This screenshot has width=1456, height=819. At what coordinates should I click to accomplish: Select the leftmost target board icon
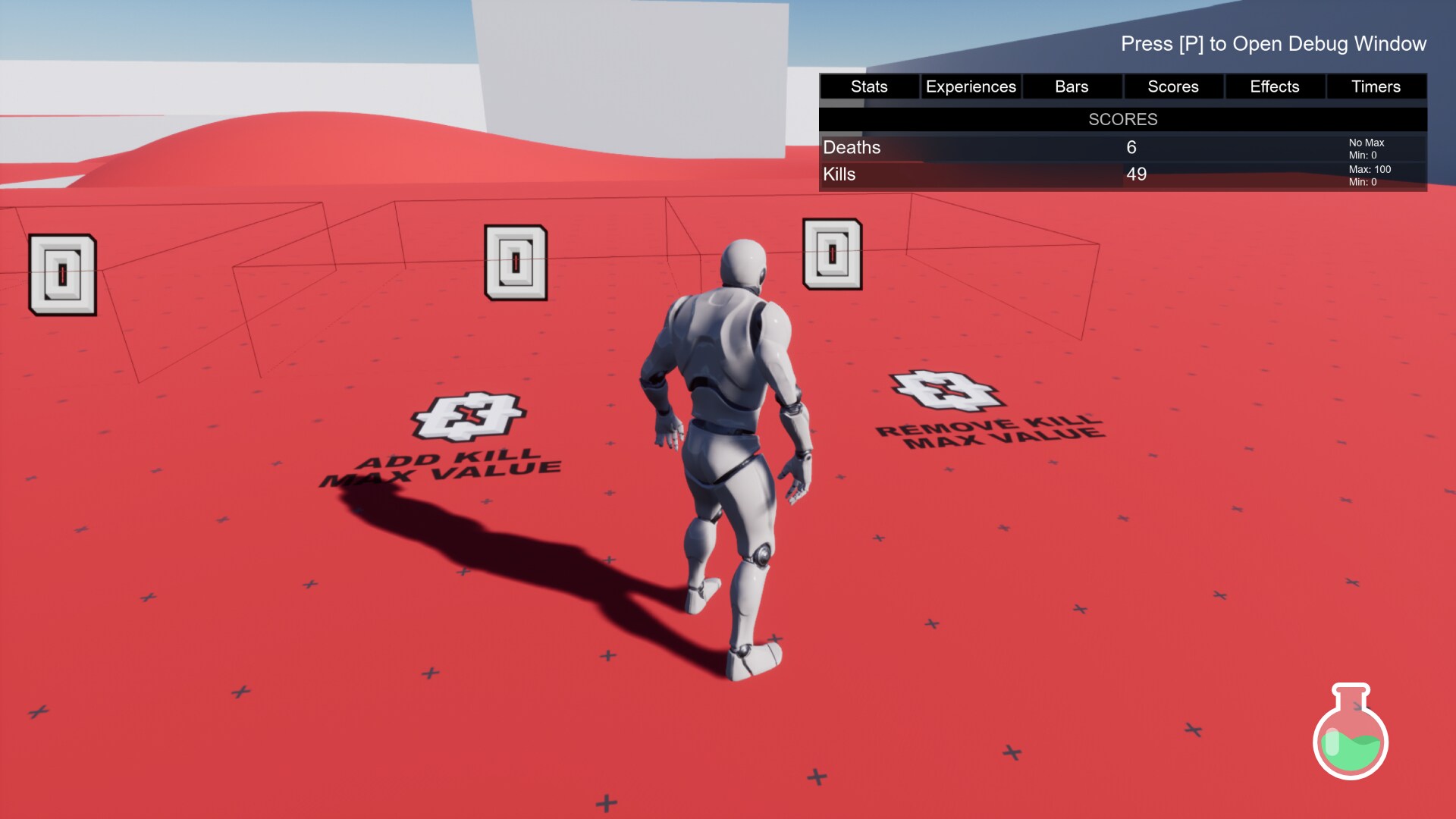[x=61, y=273]
